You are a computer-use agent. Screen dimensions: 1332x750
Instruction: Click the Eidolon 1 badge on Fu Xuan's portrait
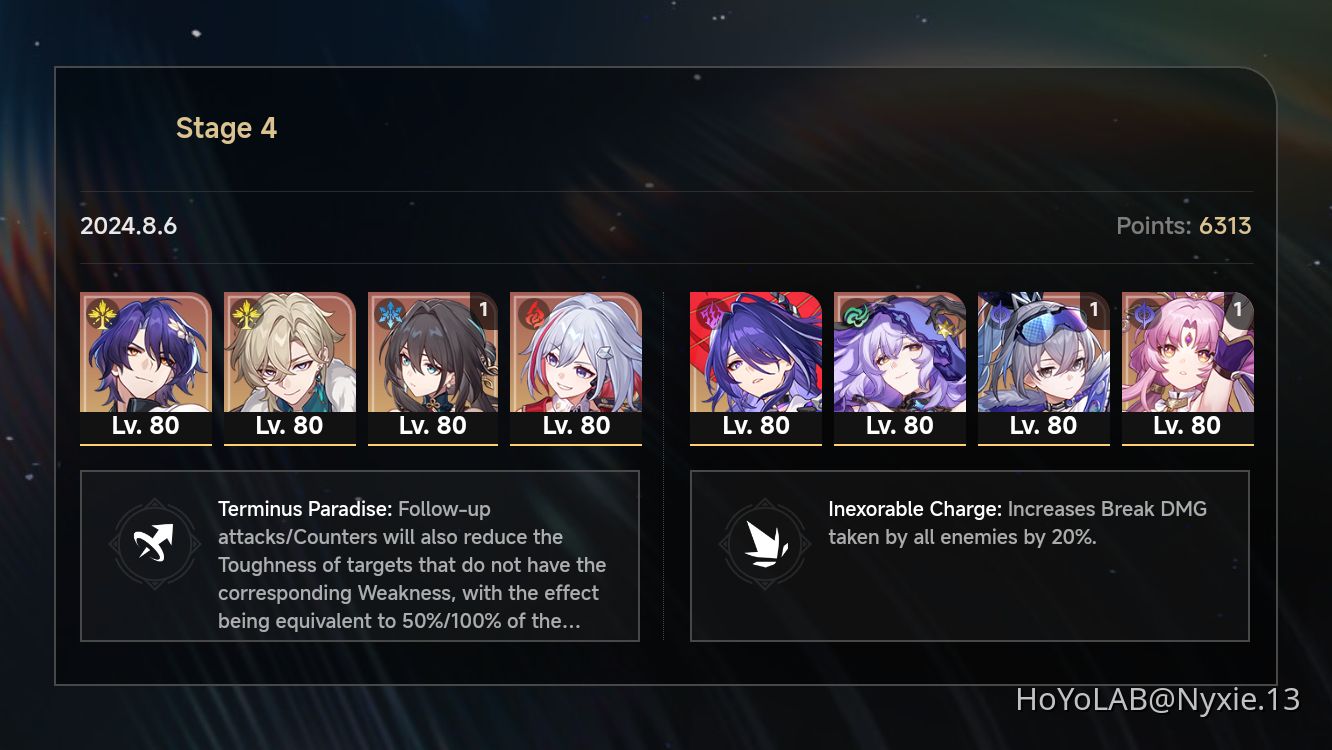pyautogui.click(x=1237, y=310)
